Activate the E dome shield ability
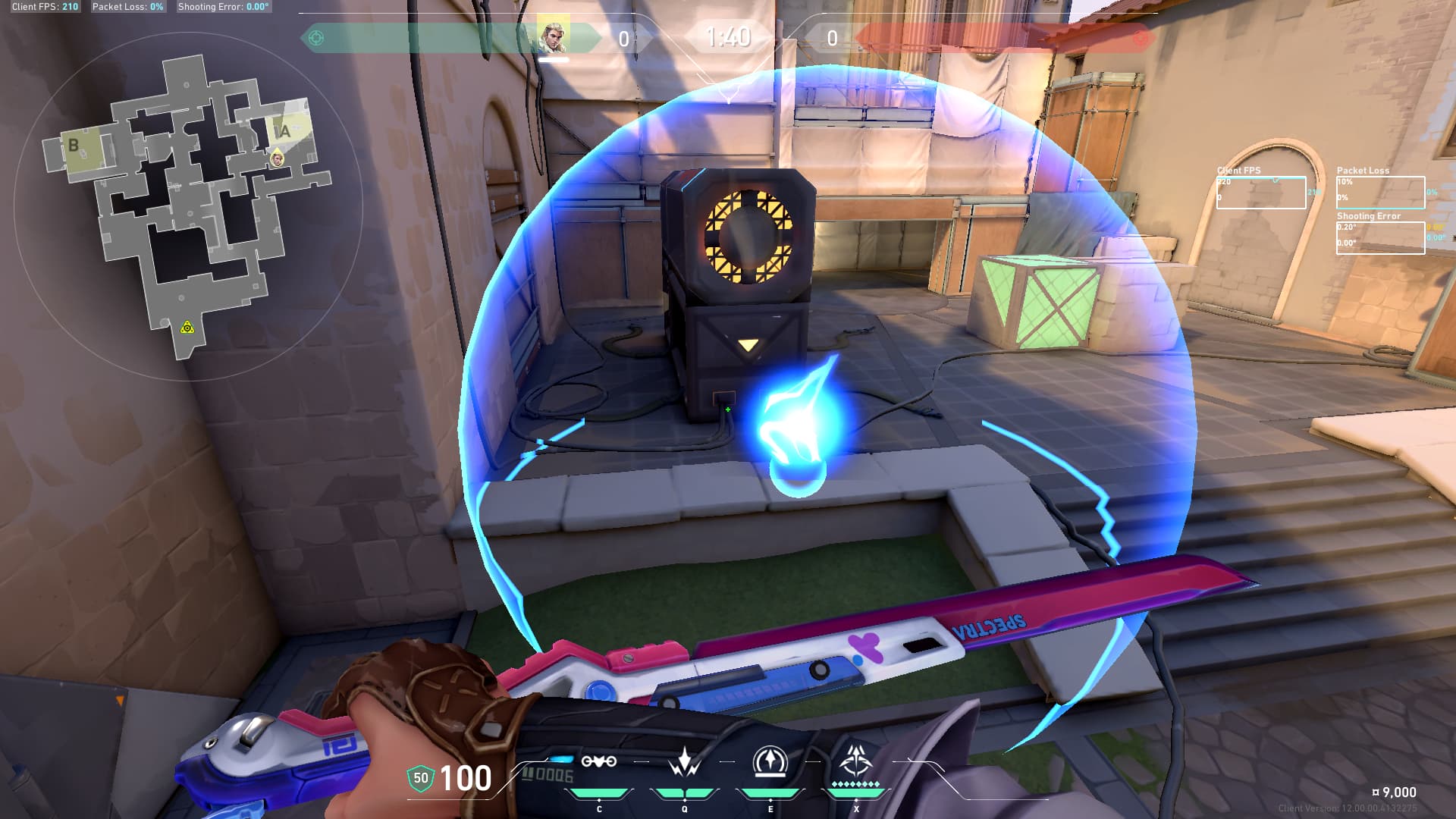Viewport: 1456px width, 819px height. [770, 761]
